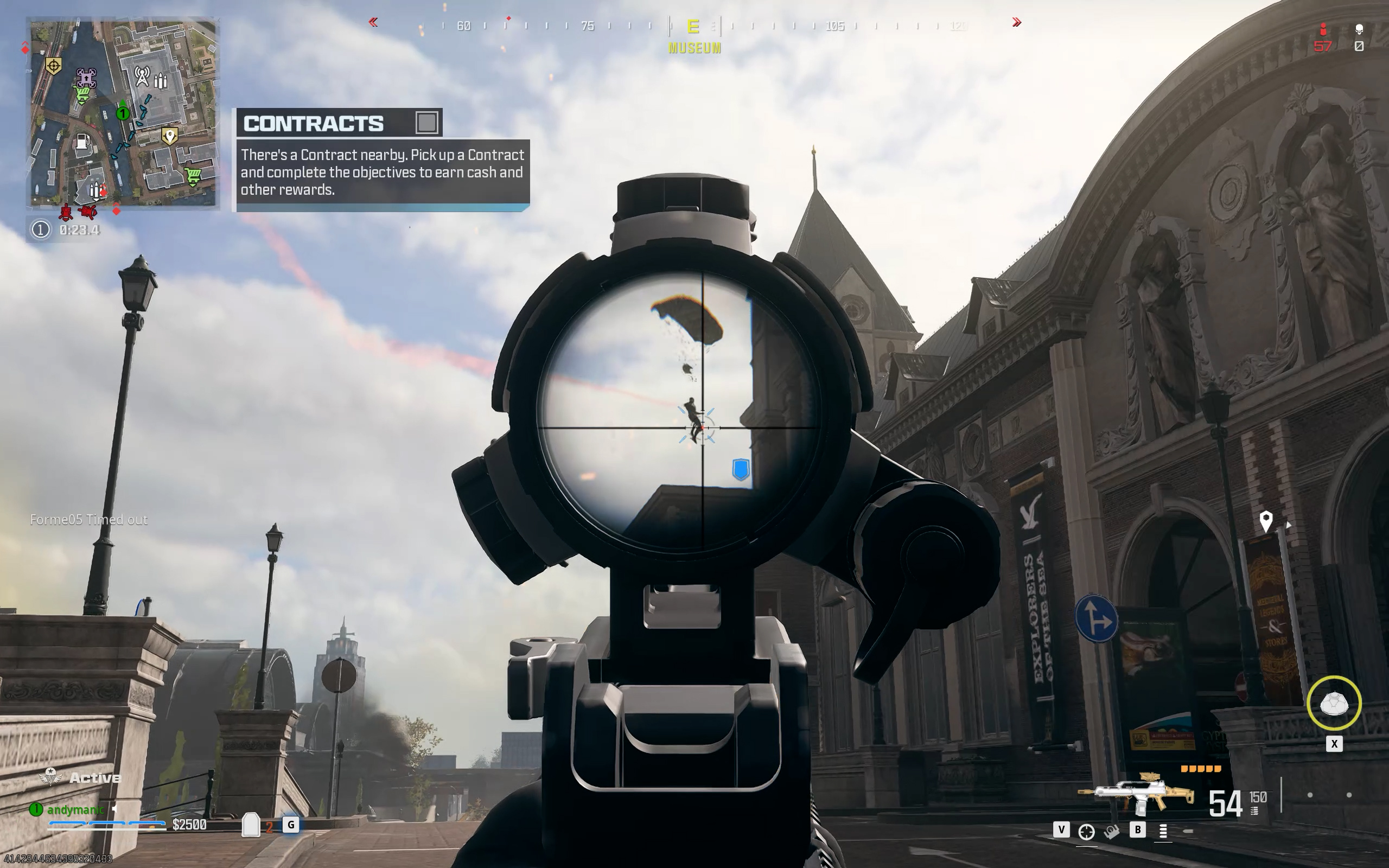The image size is (1389, 868).
Task: Select the crosshair optic toggle icon
Action: (1086, 831)
